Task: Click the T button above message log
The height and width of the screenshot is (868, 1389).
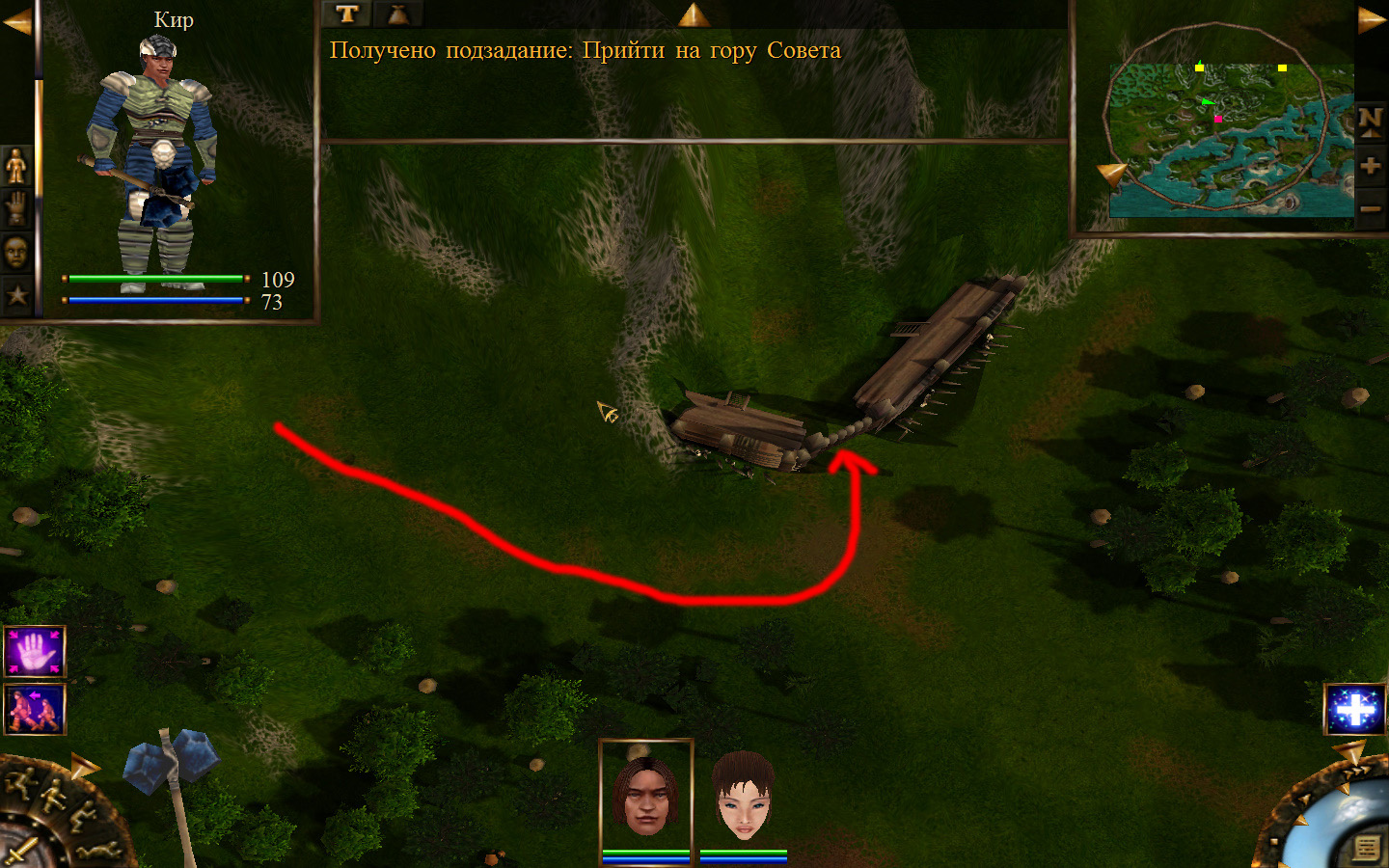Action: coord(347,14)
